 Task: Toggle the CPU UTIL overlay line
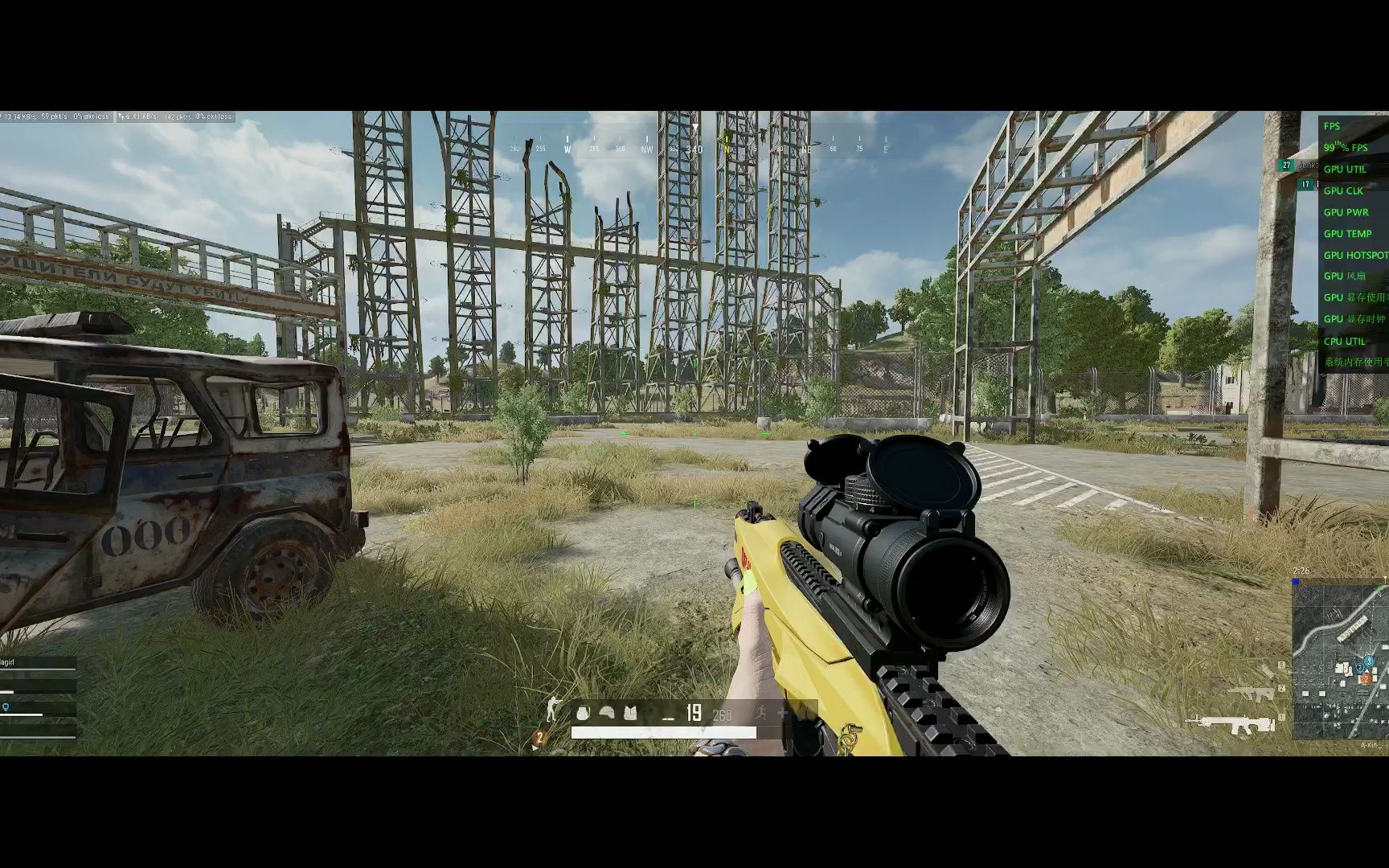[1343, 341]
